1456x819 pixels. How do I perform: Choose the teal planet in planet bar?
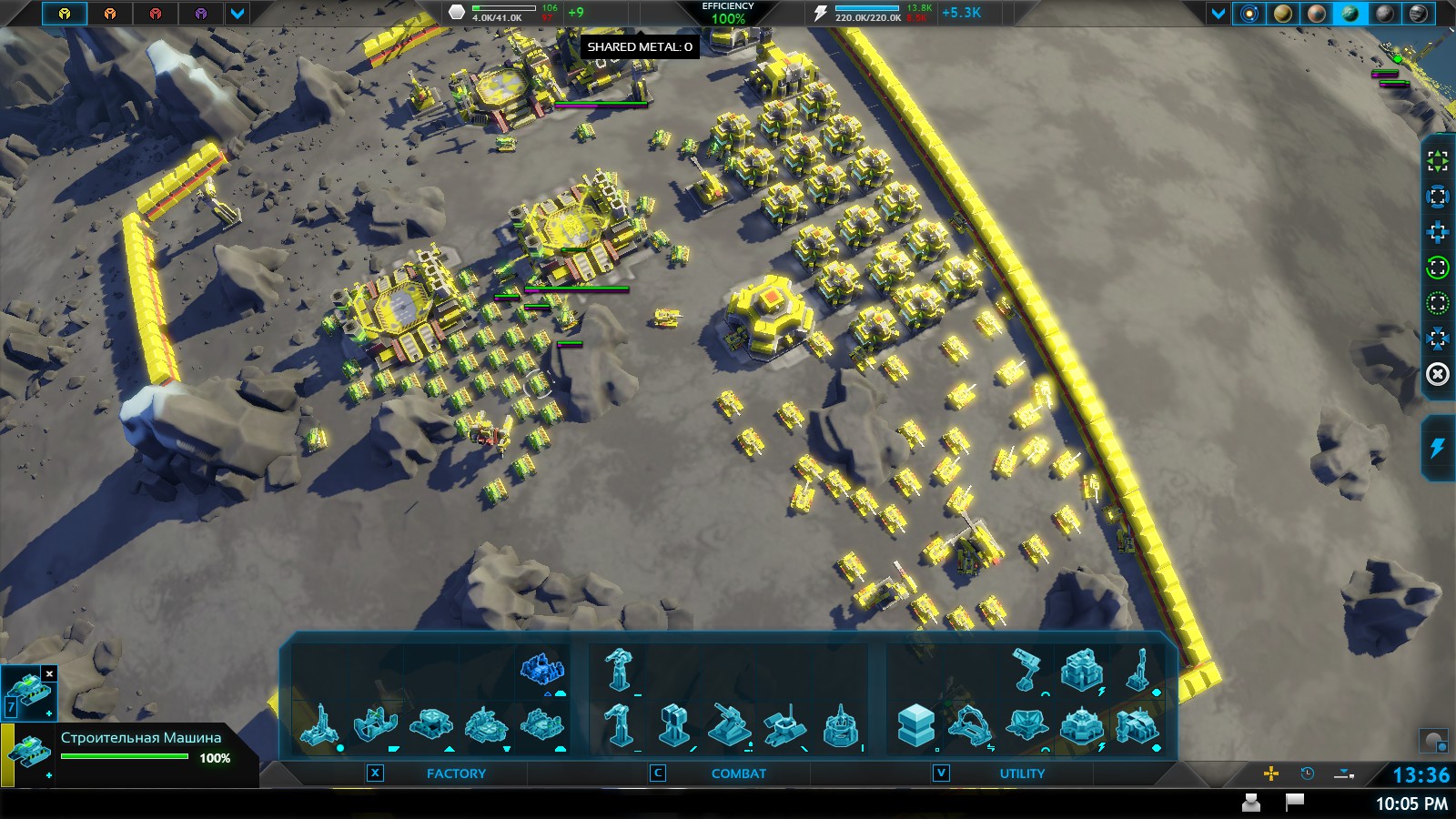click(x=1350, y=14)
